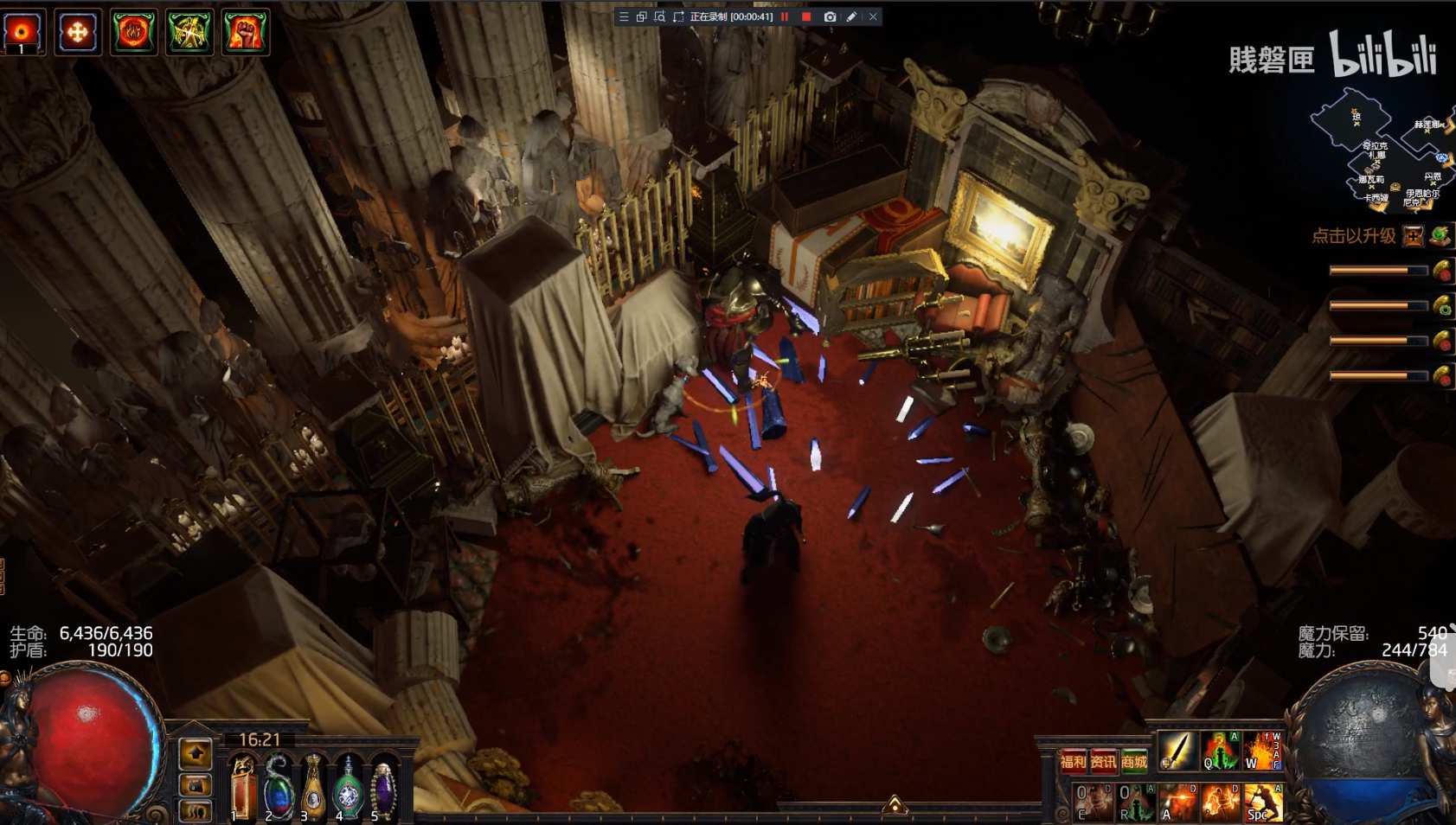1456x825 pixels.
Task: Stop the screen recording with red square
Action: [x=806, y=16]
